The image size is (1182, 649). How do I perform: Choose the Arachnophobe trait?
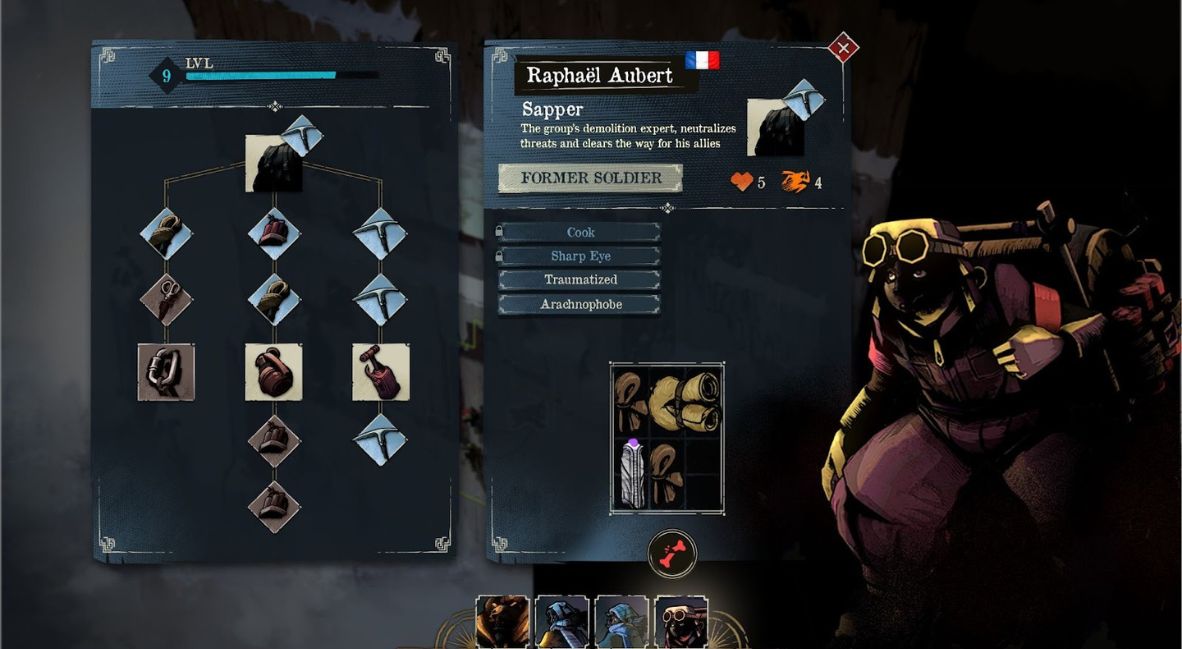point(580,304)
